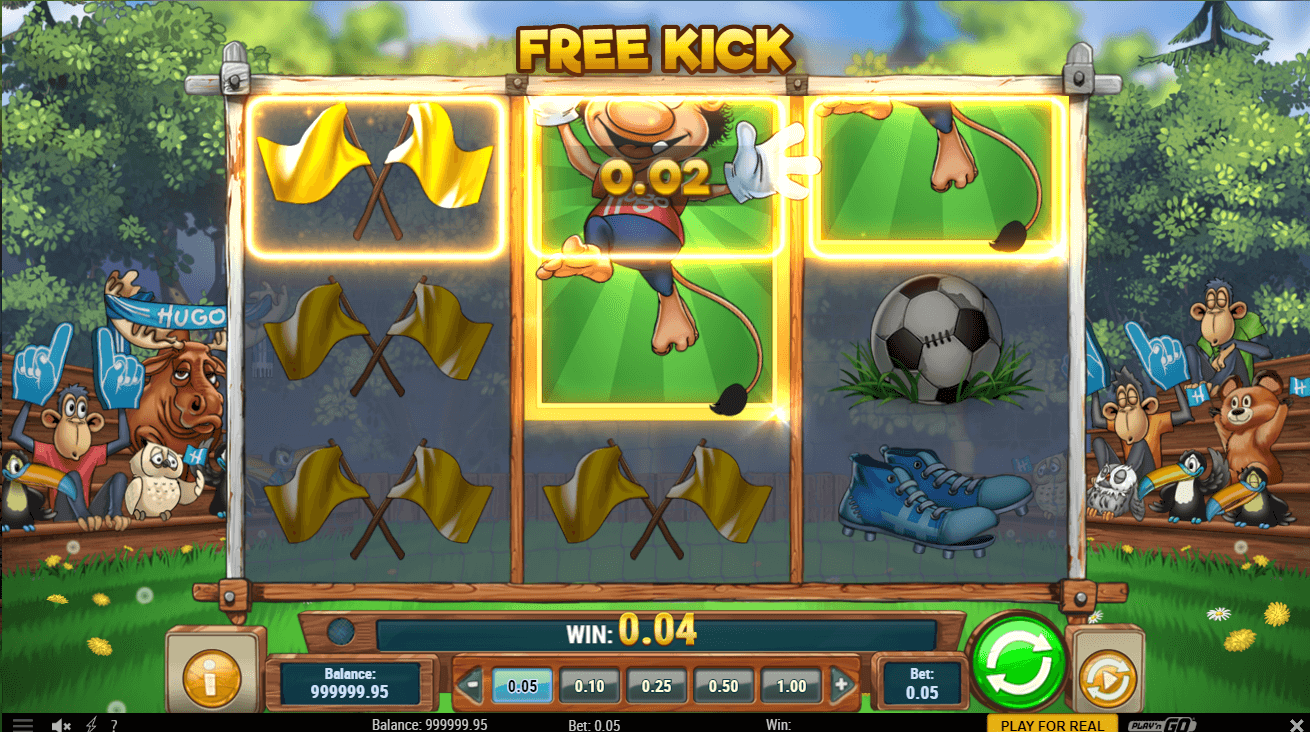Close the game with the X button
Screen dimensions: 1310x732
[1296, 724]
